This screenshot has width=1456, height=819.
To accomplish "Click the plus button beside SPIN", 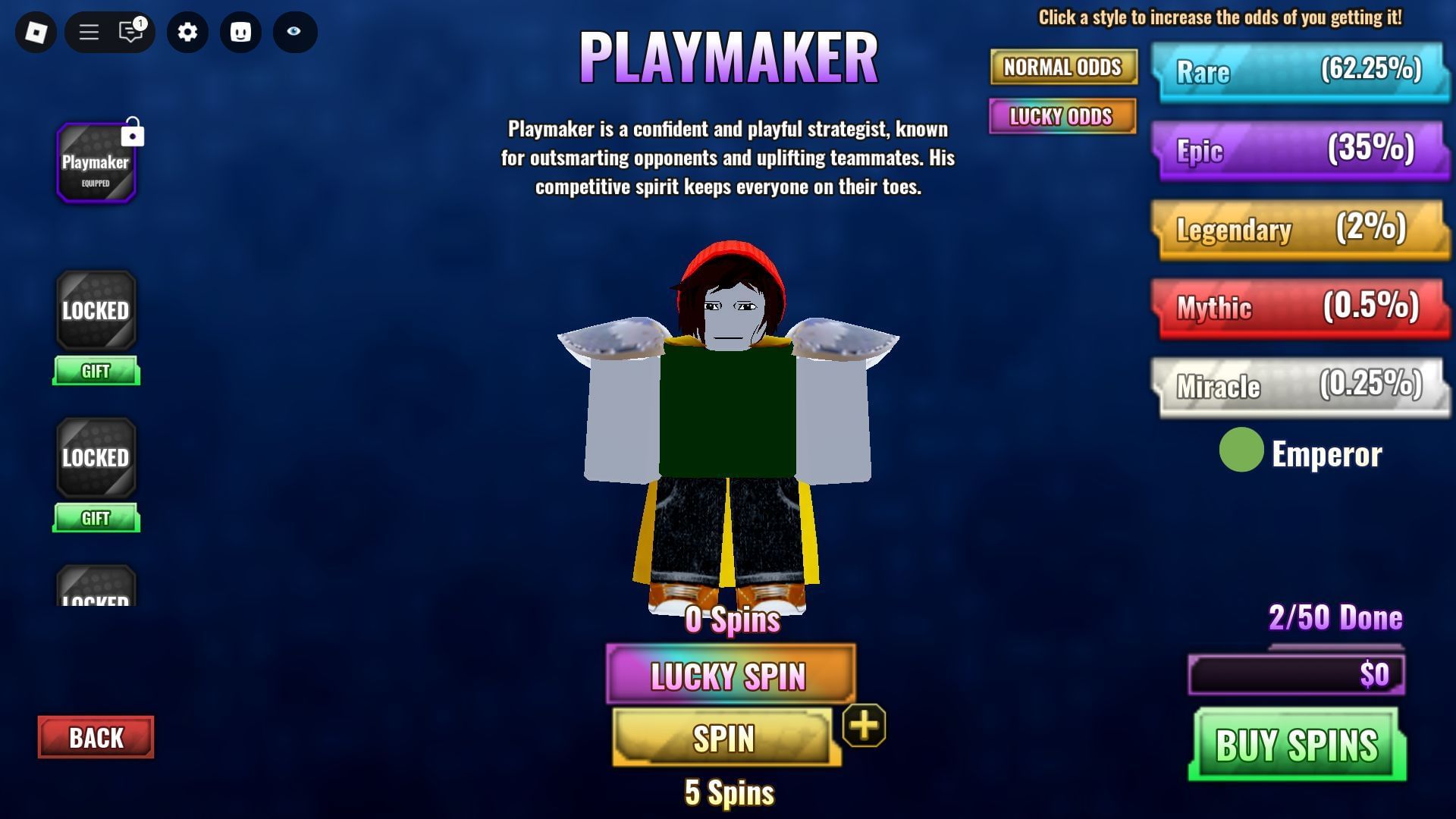I will pos(864,726).
